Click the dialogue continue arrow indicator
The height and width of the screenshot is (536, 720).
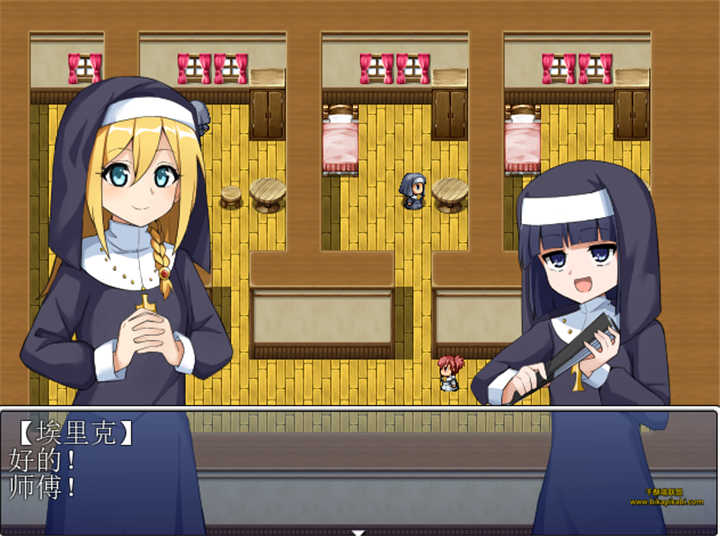pos(359,531)
